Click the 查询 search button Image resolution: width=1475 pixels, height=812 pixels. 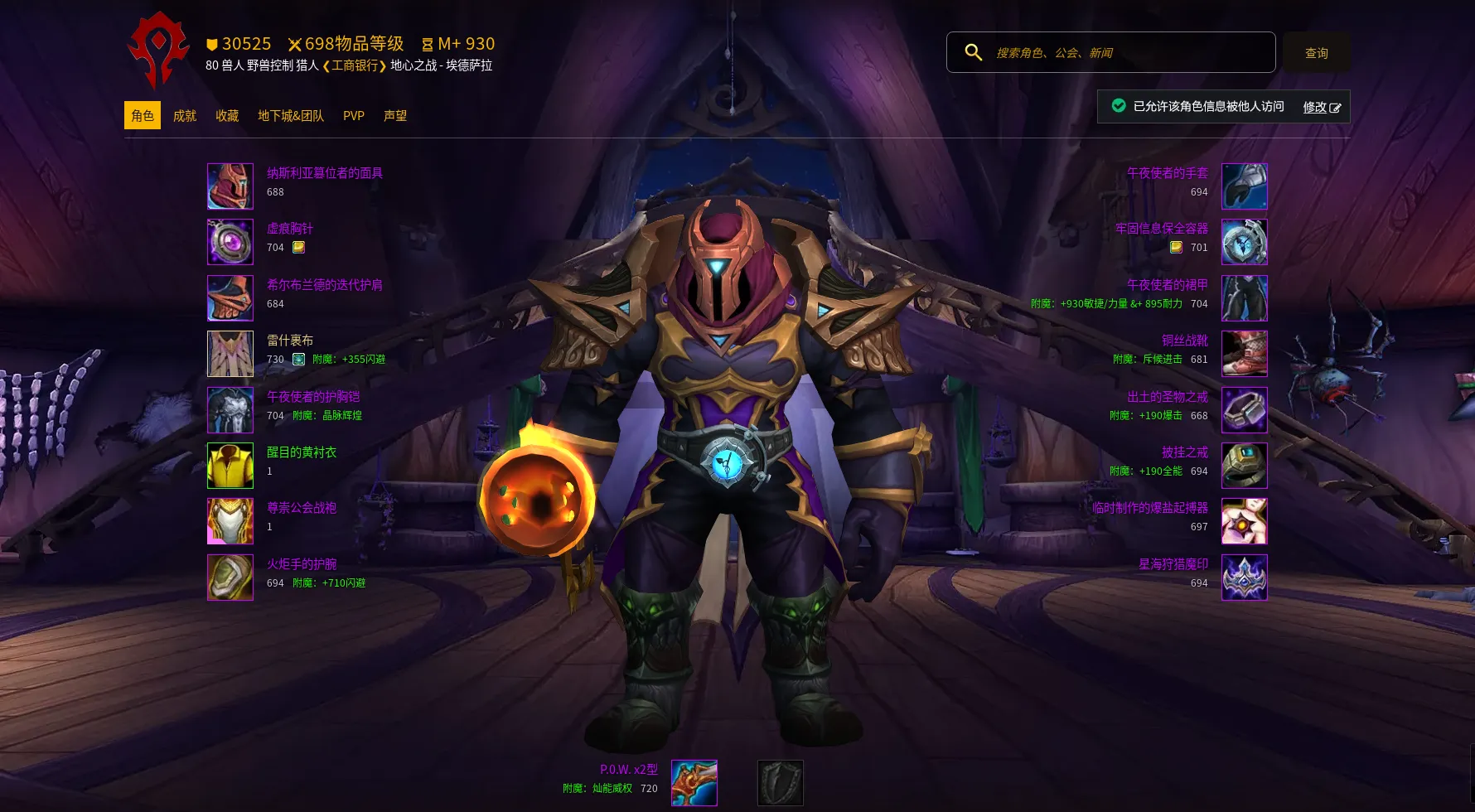[1316, 53]
